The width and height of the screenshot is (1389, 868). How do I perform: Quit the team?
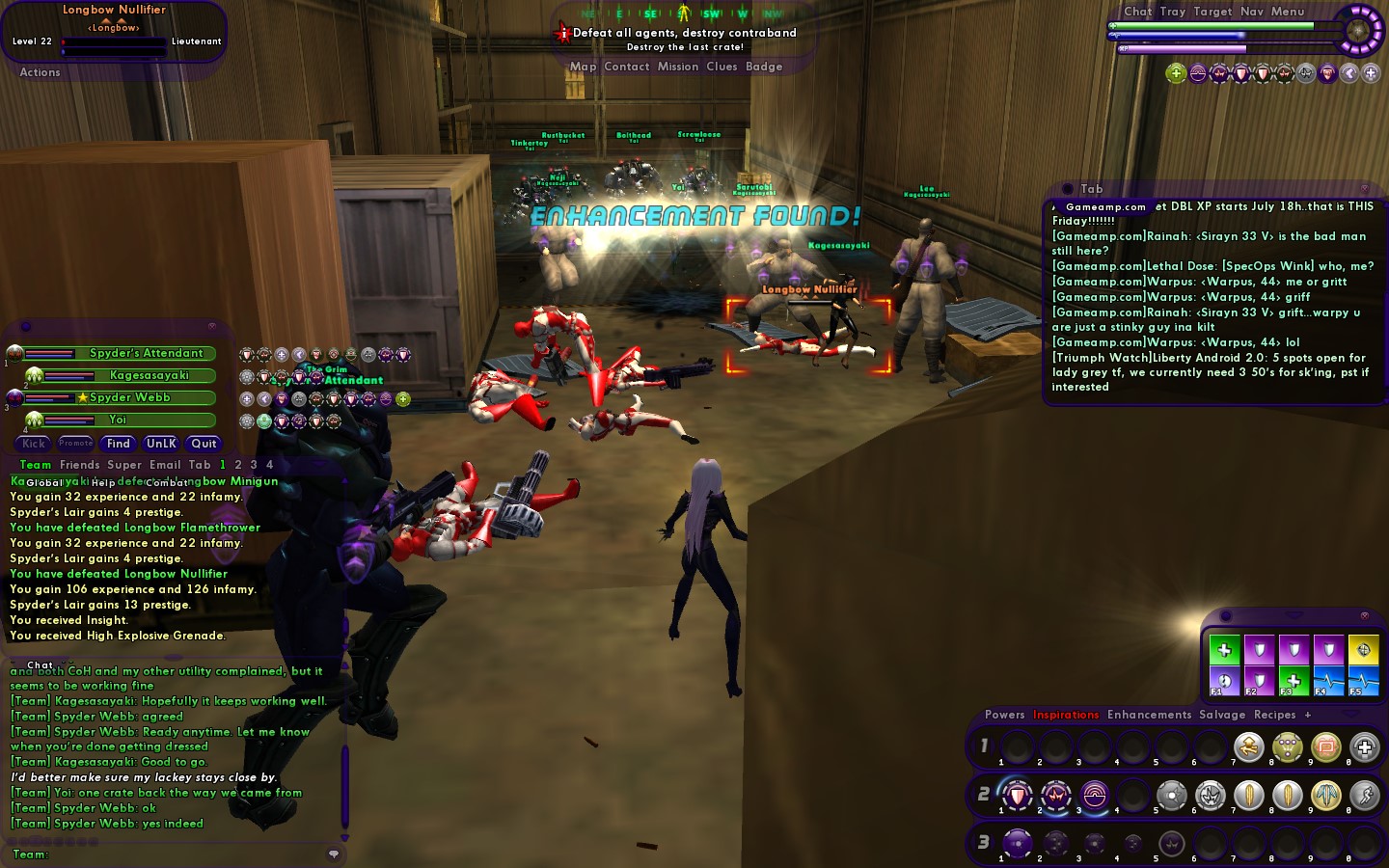204,444
